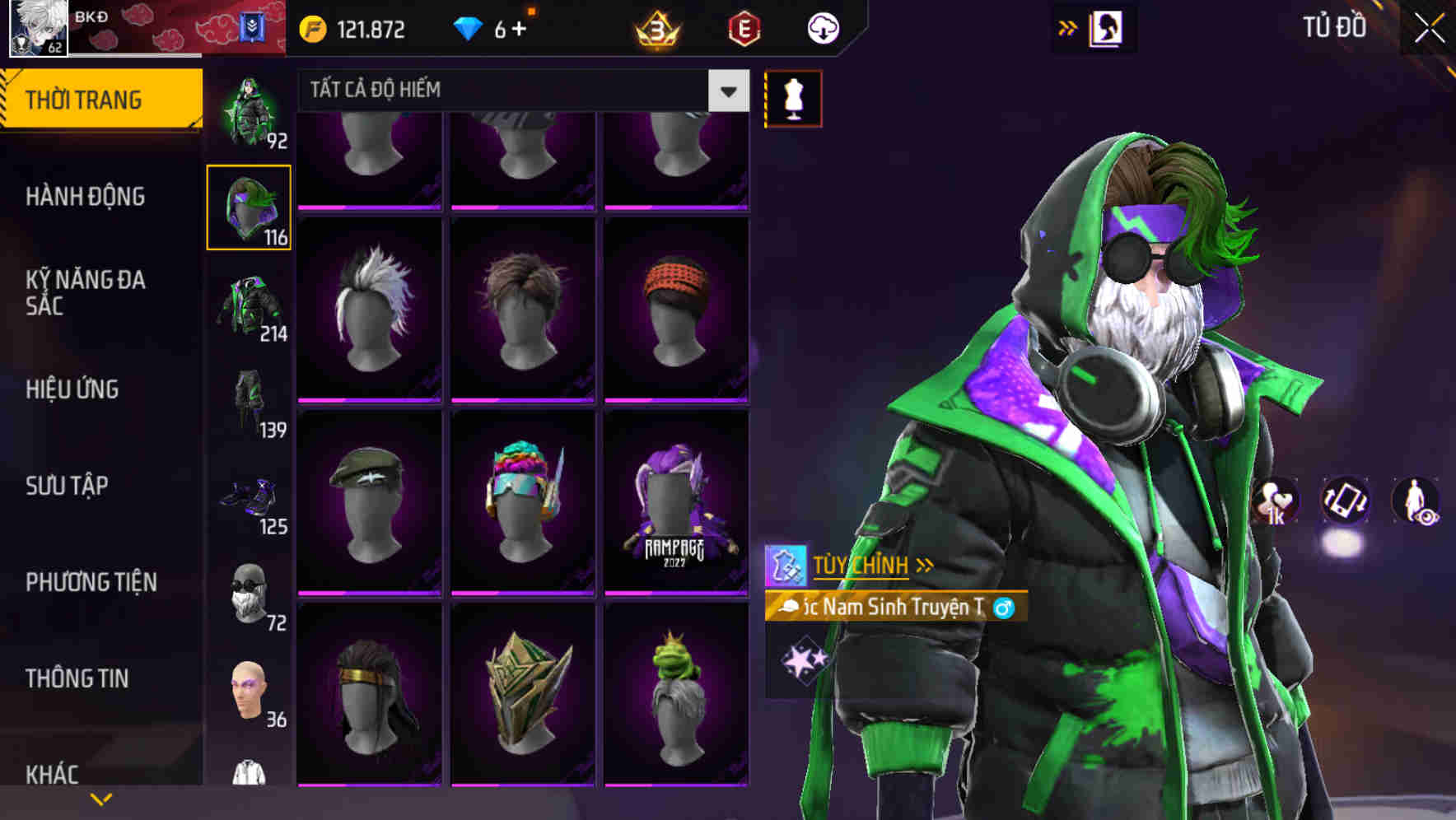This screenshot has width=1456, height=820.
Task: Open the cloud download icon in top bar
Action: point(822,27)
